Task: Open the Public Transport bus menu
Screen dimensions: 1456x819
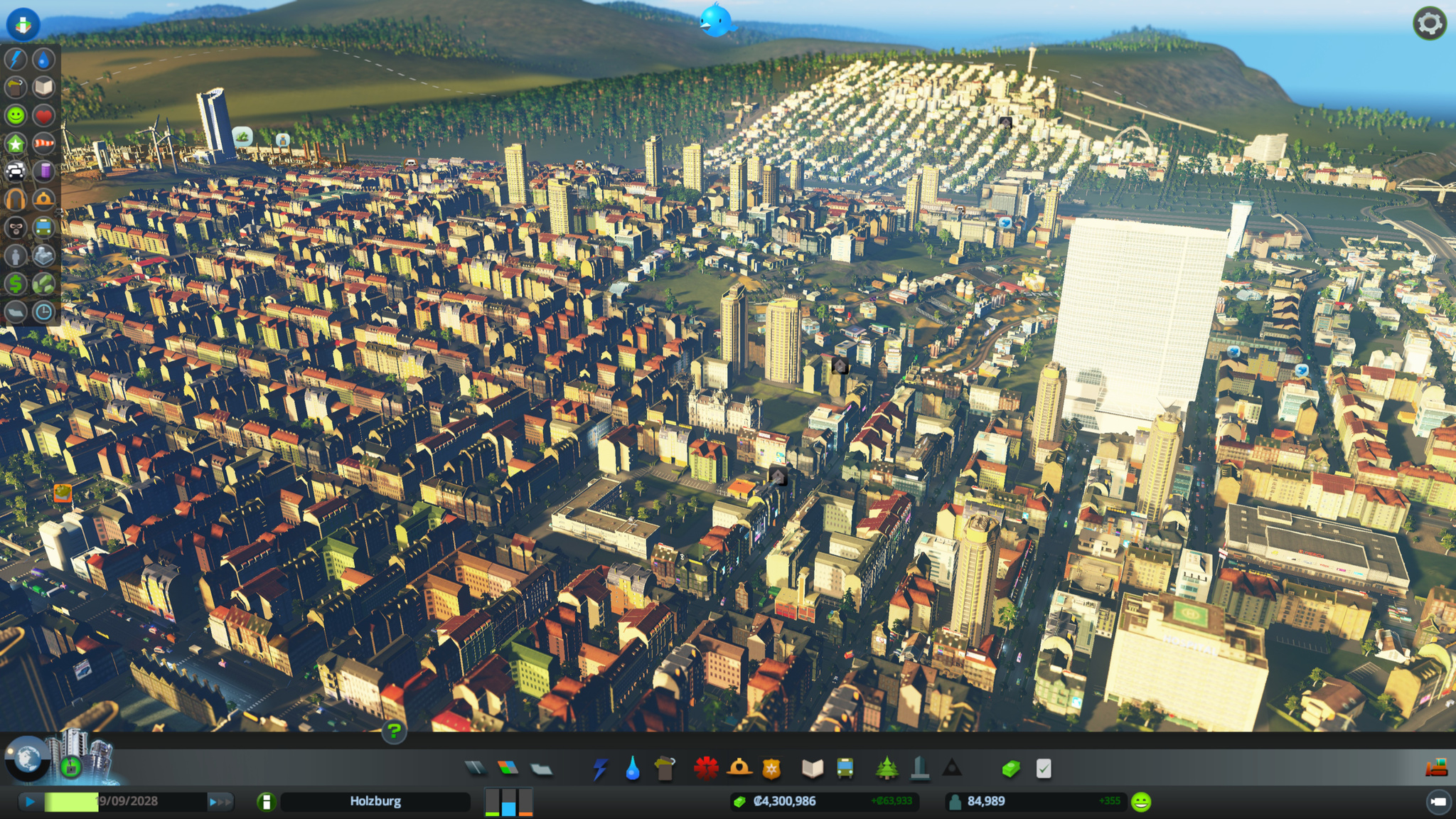Action: pyautogui.click(x=845, y=769)
